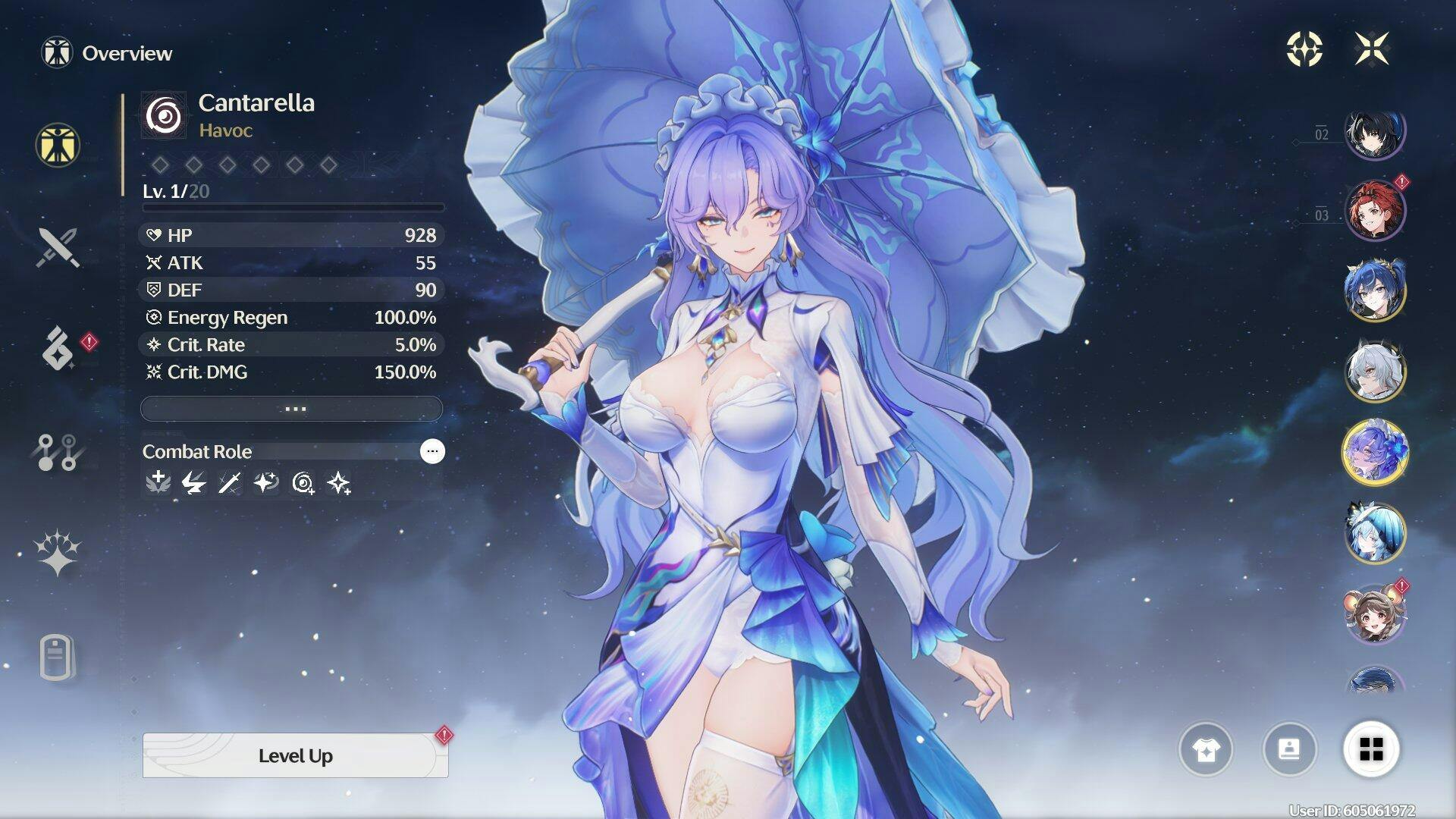The image size is (1456, 819).
Task: Pick the white-haired character portrait
Action: coord(1375,372)
